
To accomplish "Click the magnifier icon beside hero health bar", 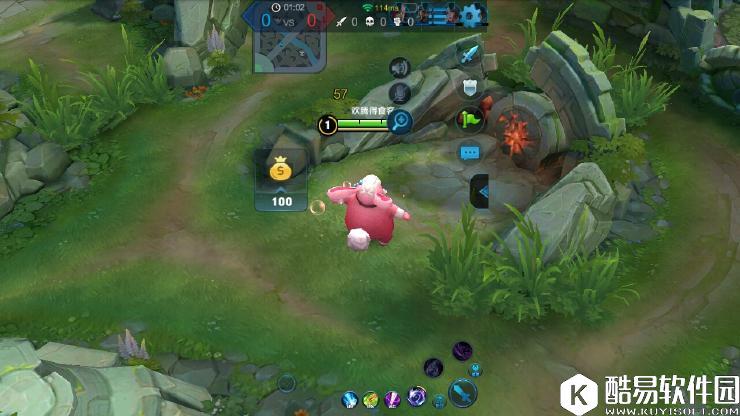I will pos(400,123).
